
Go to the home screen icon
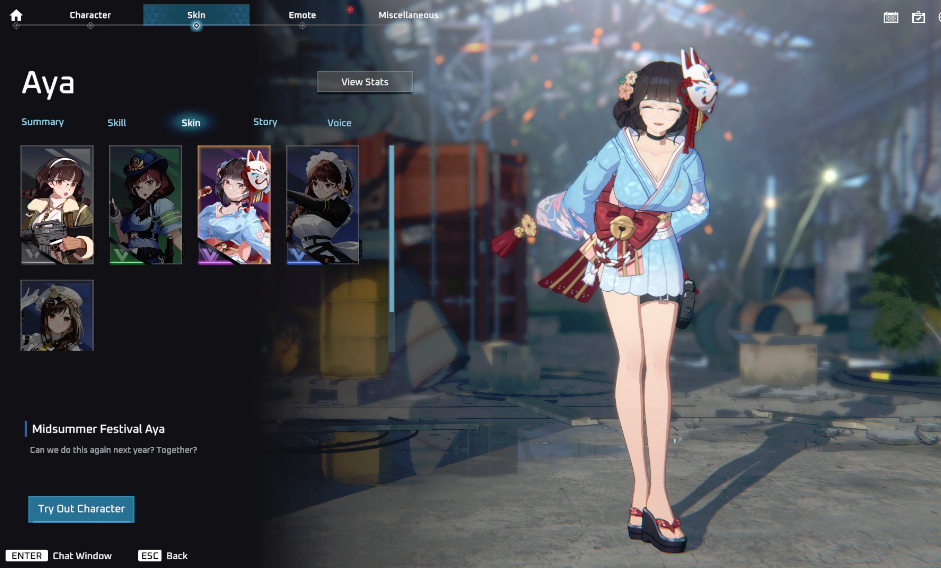click(16, 15)
